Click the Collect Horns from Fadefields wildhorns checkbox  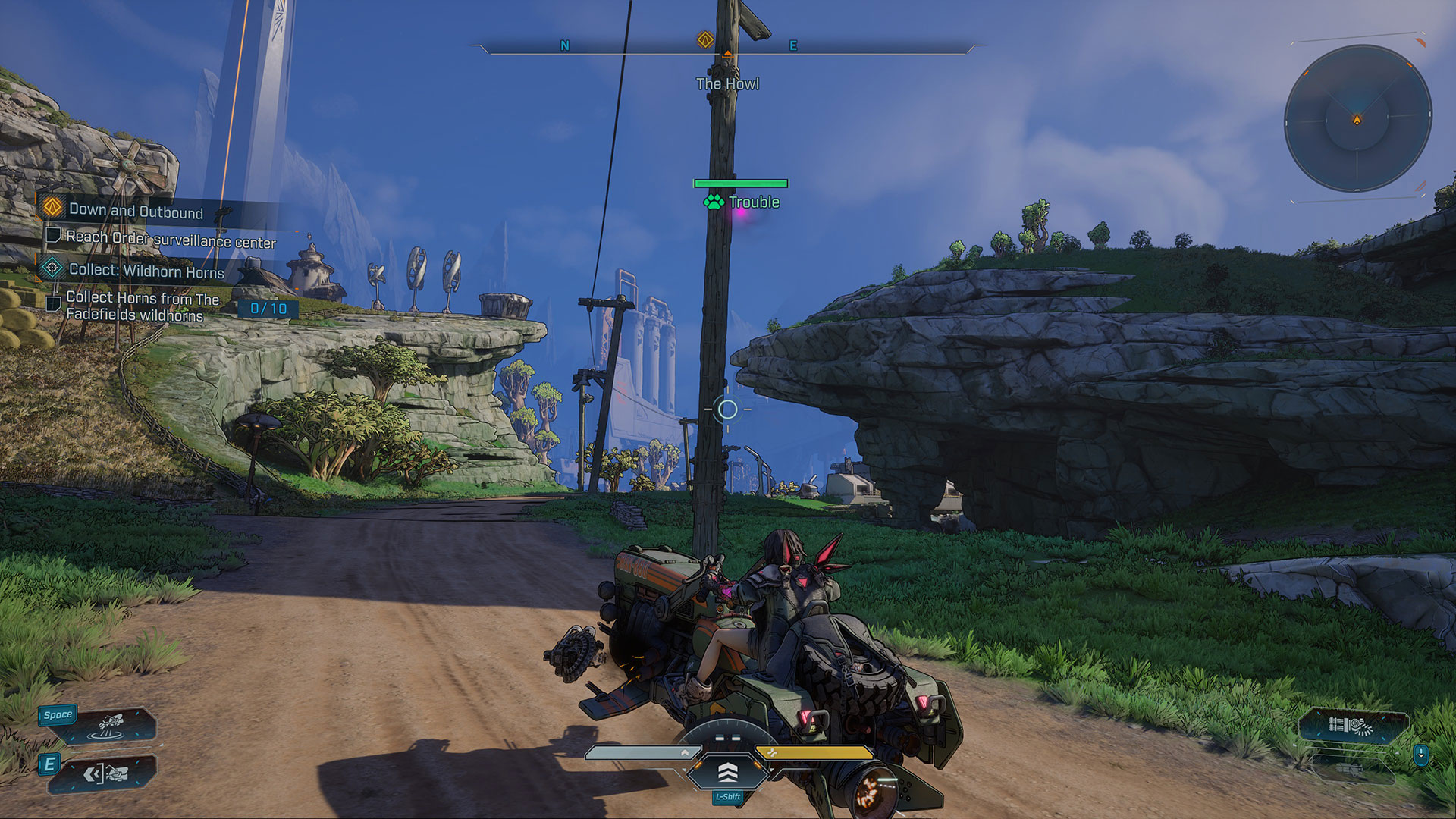[53, 304]
